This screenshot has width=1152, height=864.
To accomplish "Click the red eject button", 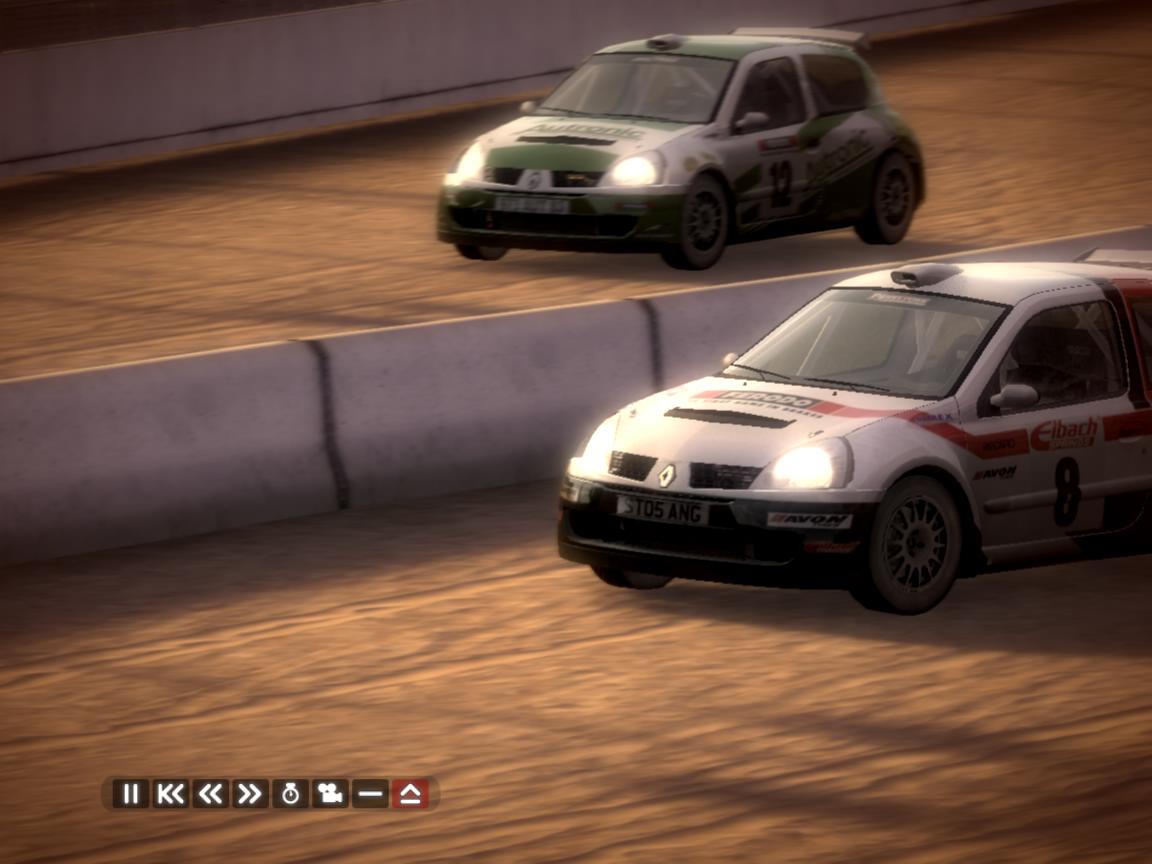I will coord(410,794).
